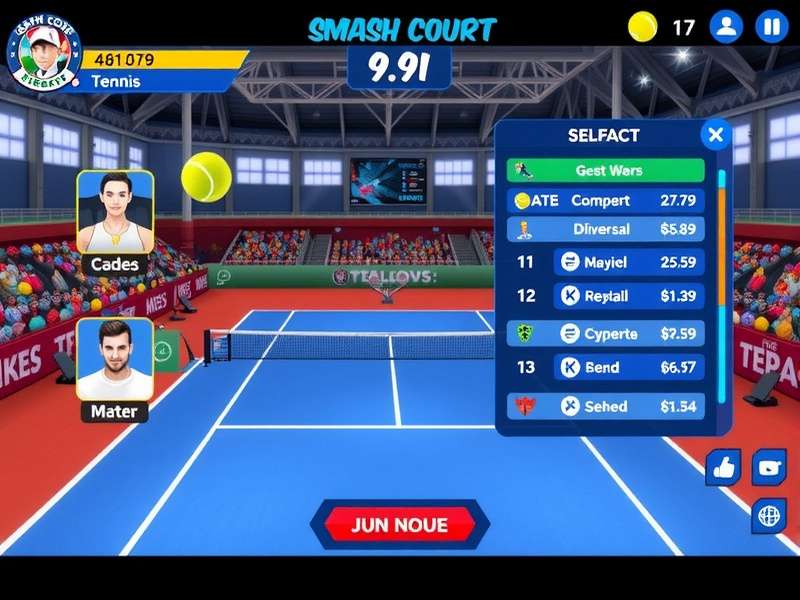This screenshot has width=800, height=600.
Task: Pause the match
Action: [x=771, y=27]
